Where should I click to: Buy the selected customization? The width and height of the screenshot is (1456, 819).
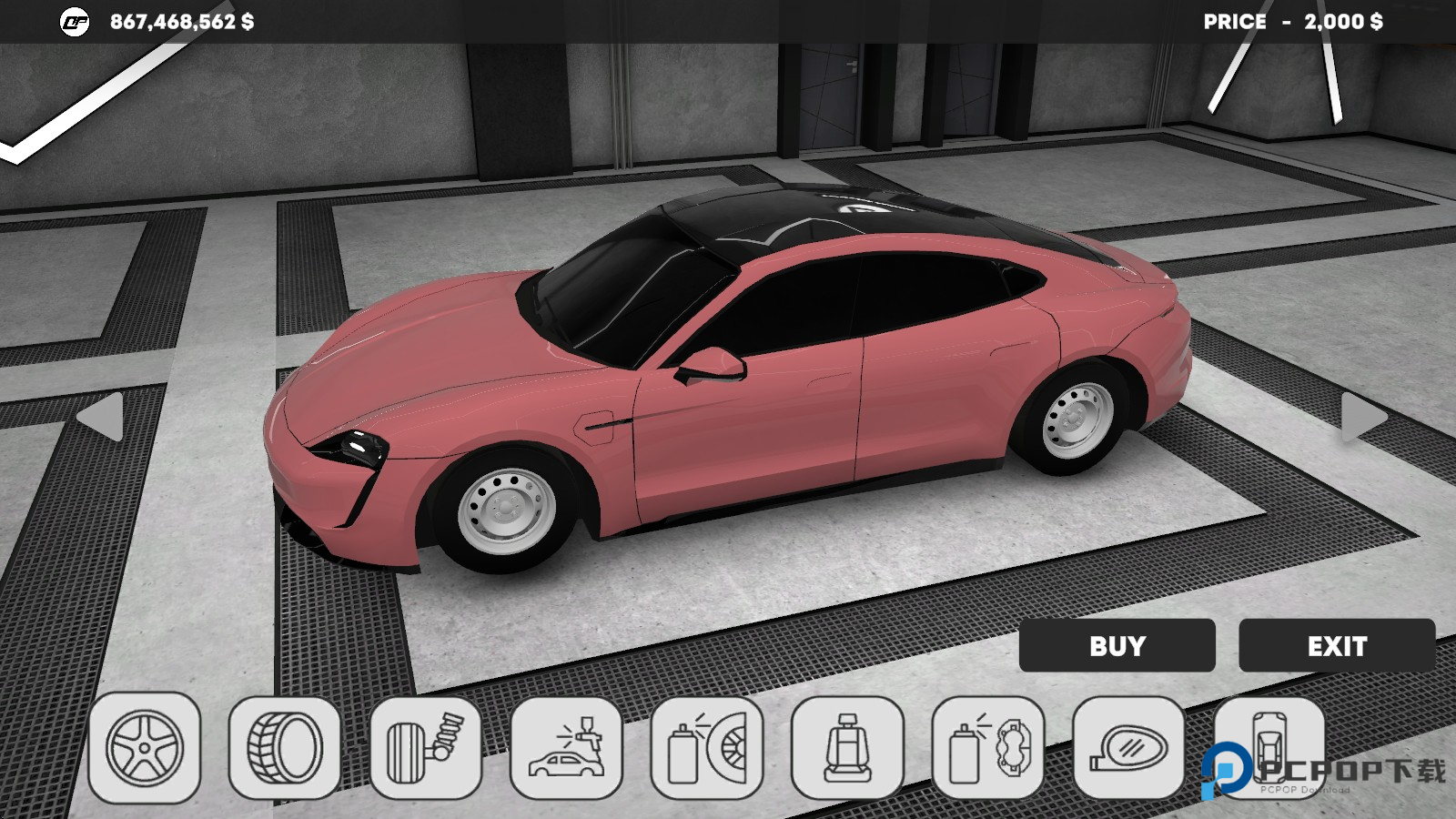click(1117, 646)
